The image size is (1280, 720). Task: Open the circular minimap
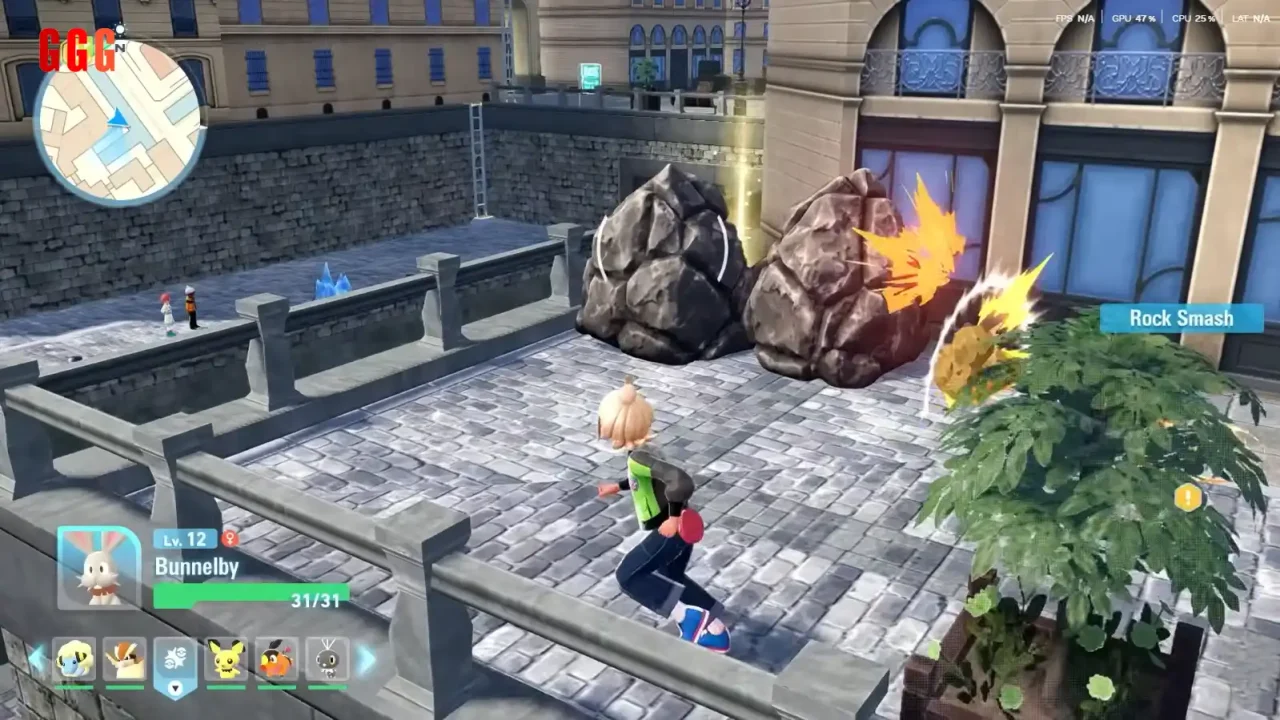point(119,122)
